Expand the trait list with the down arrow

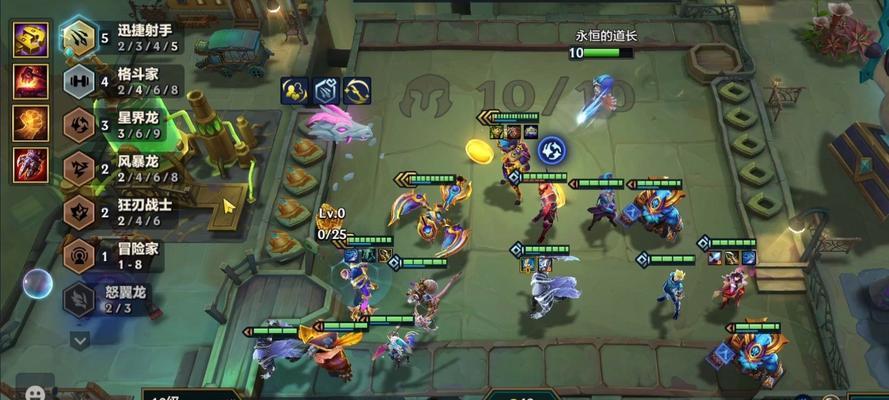(81, 339)
